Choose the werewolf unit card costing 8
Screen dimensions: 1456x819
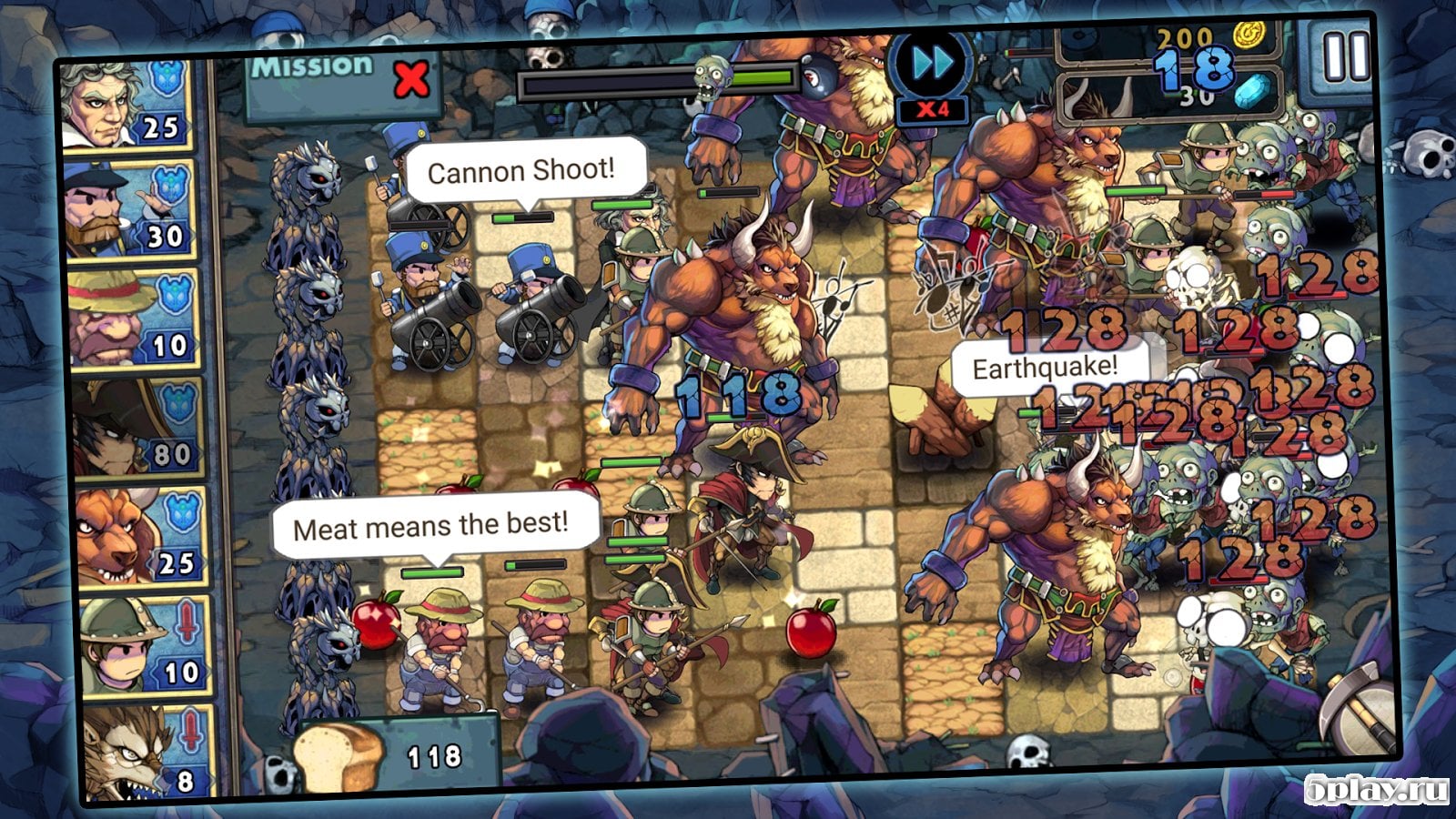coord(146,751)
